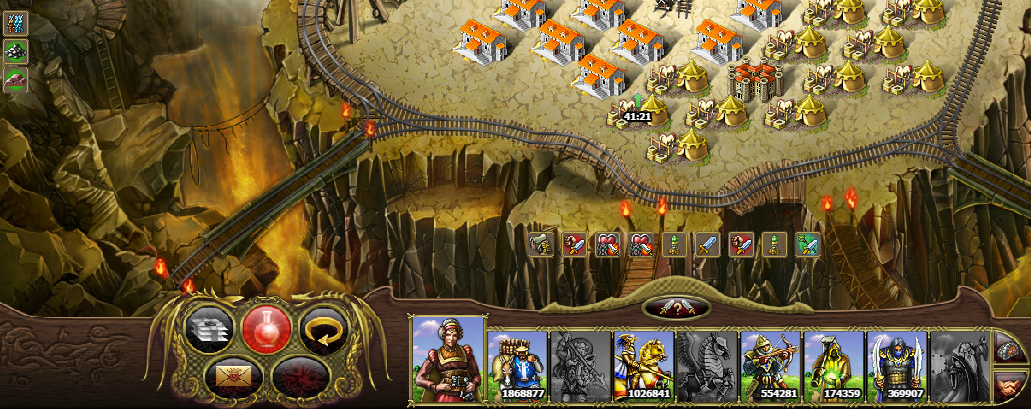
Task: Click the stacked documents round button
Action: pos(210,329)
